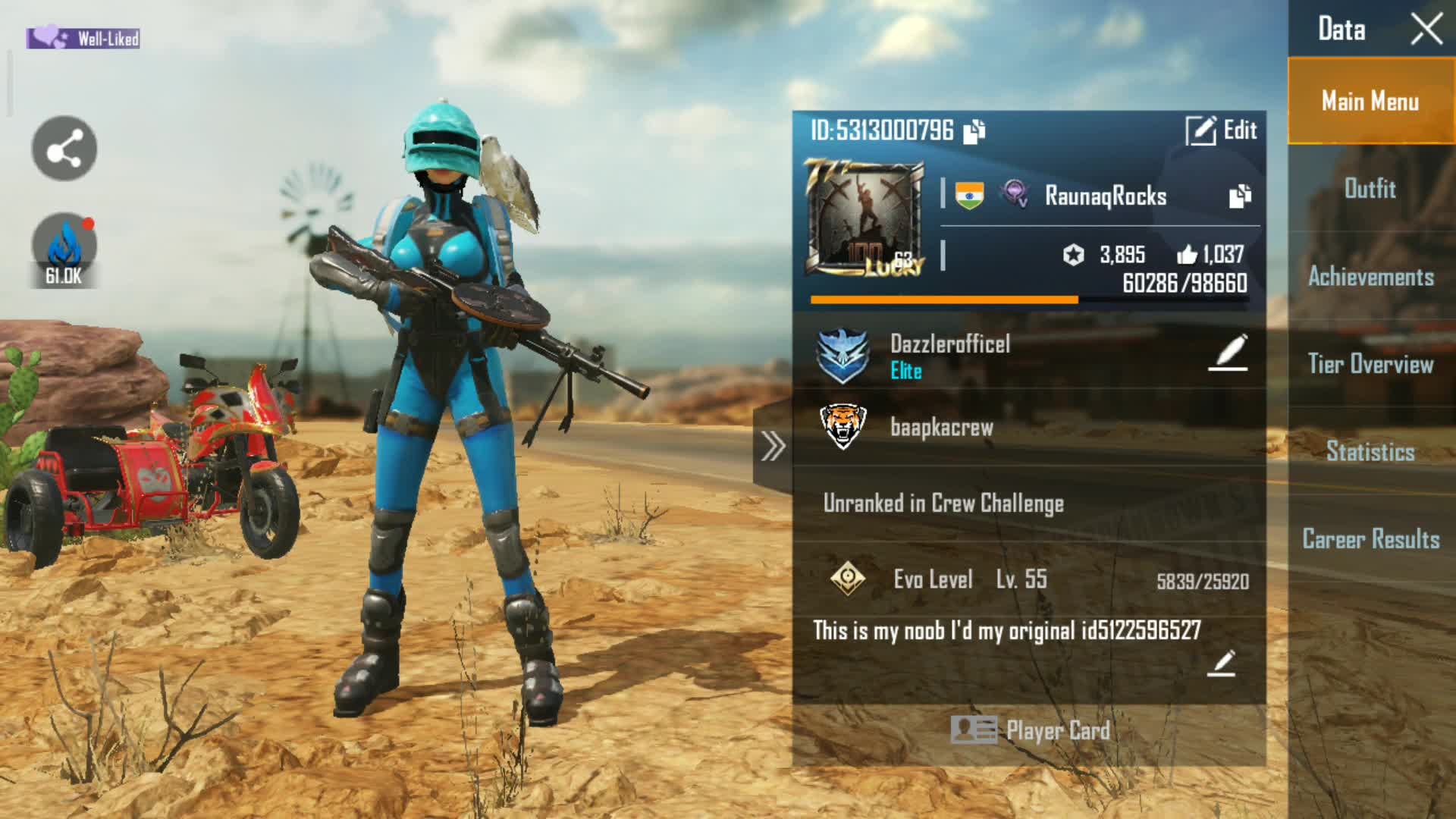Edit the profile signature text
The width and height of the screenshot is (1456, 819).
pos(1221,664)
